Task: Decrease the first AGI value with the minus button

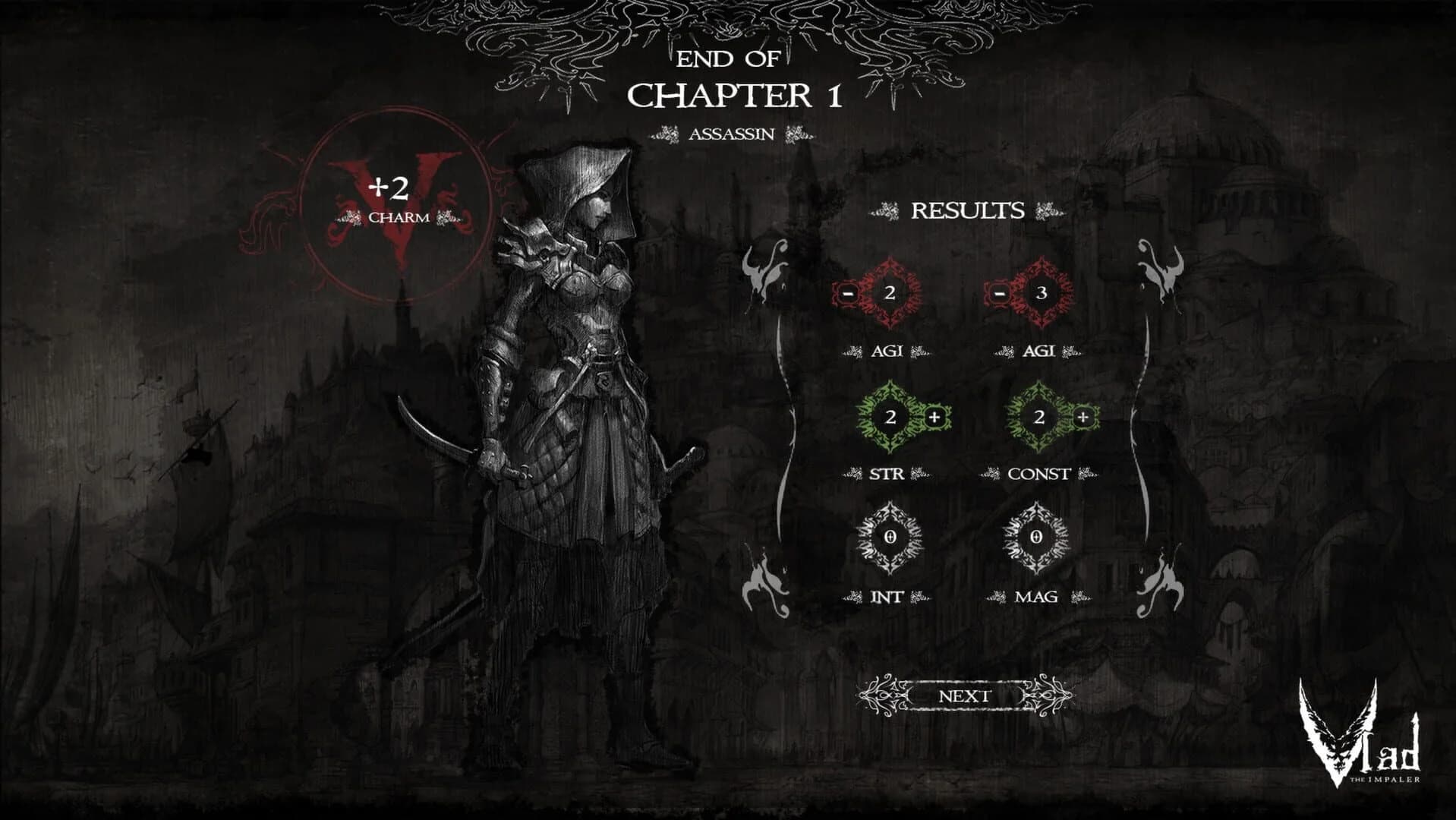Action: point(847,295)
